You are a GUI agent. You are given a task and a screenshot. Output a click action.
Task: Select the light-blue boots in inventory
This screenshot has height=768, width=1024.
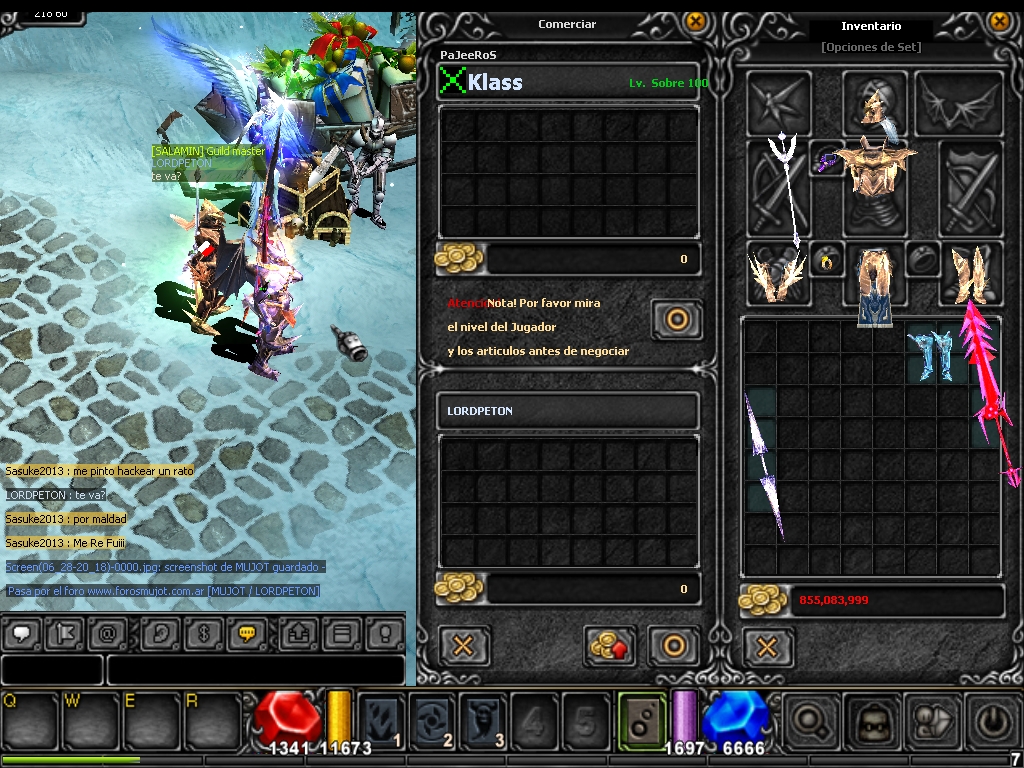929,355
